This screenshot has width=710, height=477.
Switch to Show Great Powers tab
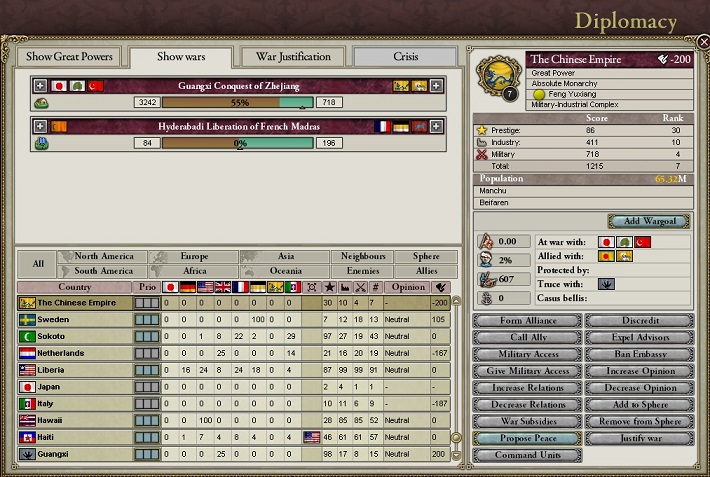click(x=70, y=57)
